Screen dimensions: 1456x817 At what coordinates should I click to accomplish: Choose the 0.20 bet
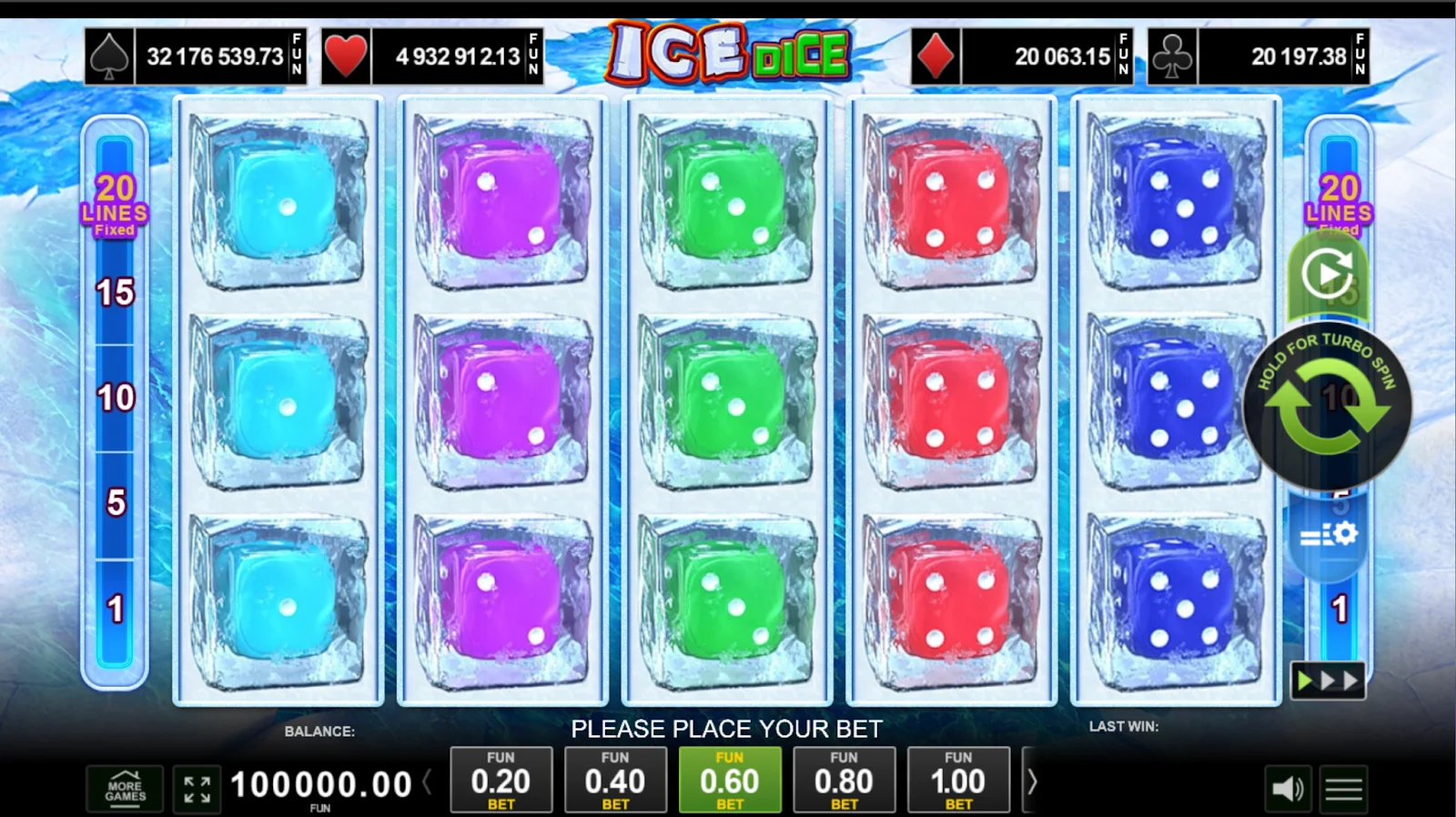point(500,780)
